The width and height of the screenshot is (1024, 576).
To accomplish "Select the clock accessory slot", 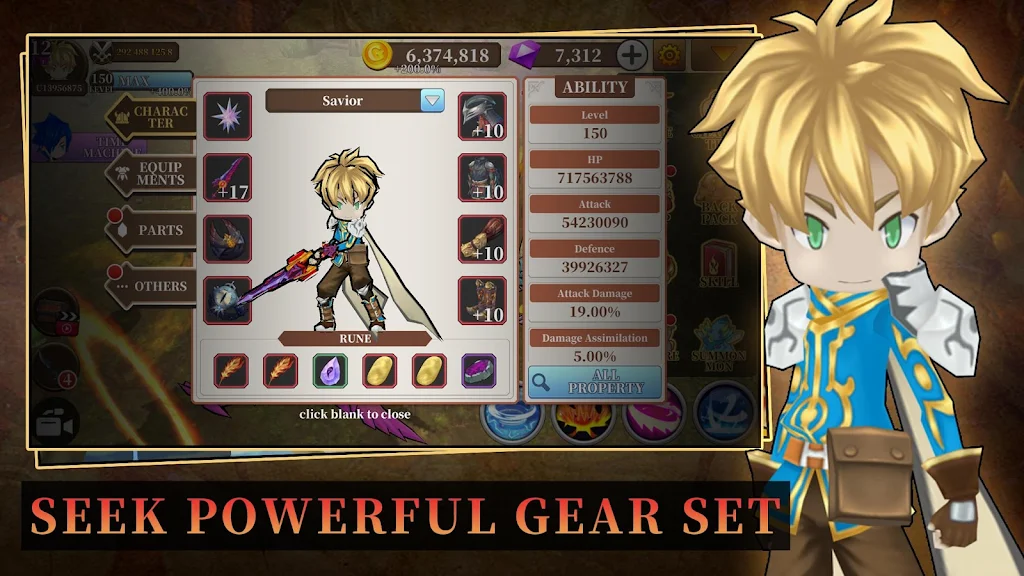I will (x=228, y=300).
